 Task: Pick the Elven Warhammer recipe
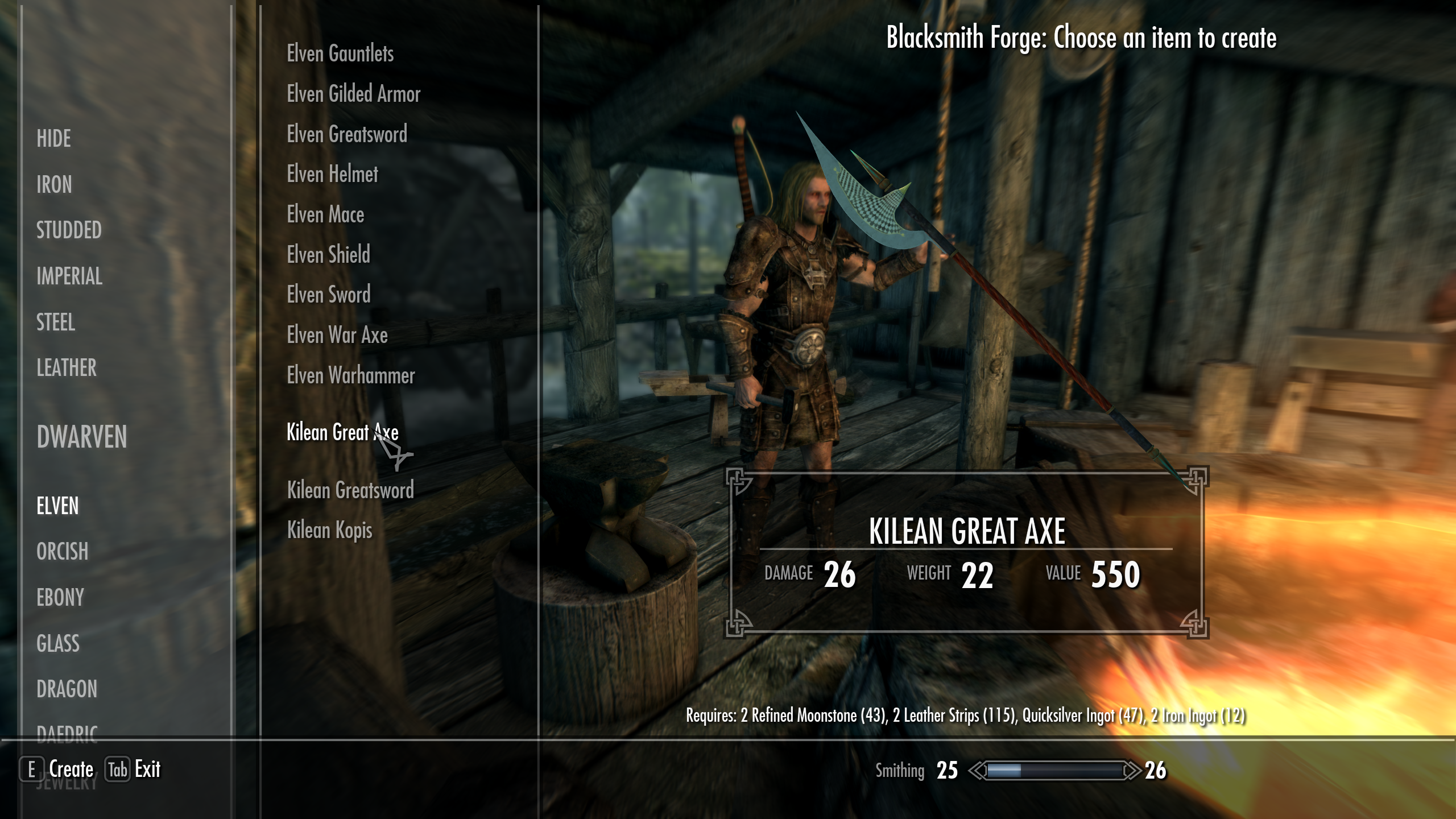pyautogui.click(x=351, y=376)
